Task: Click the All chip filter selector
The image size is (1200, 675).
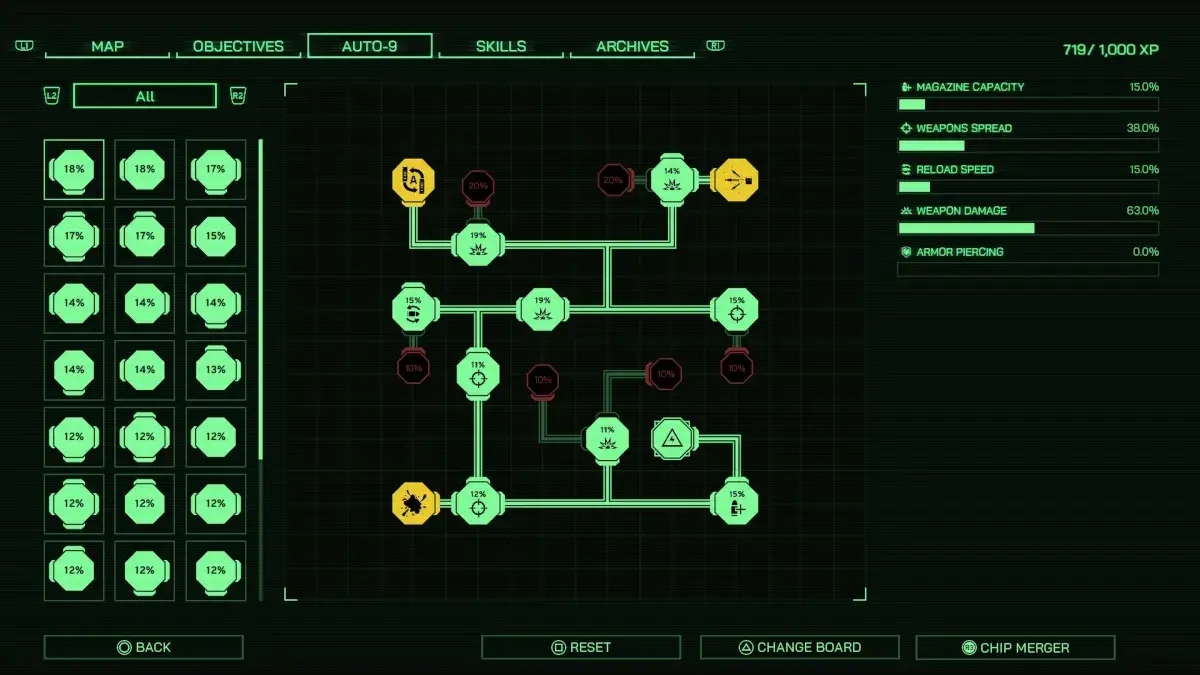Action: pos(145,97)
